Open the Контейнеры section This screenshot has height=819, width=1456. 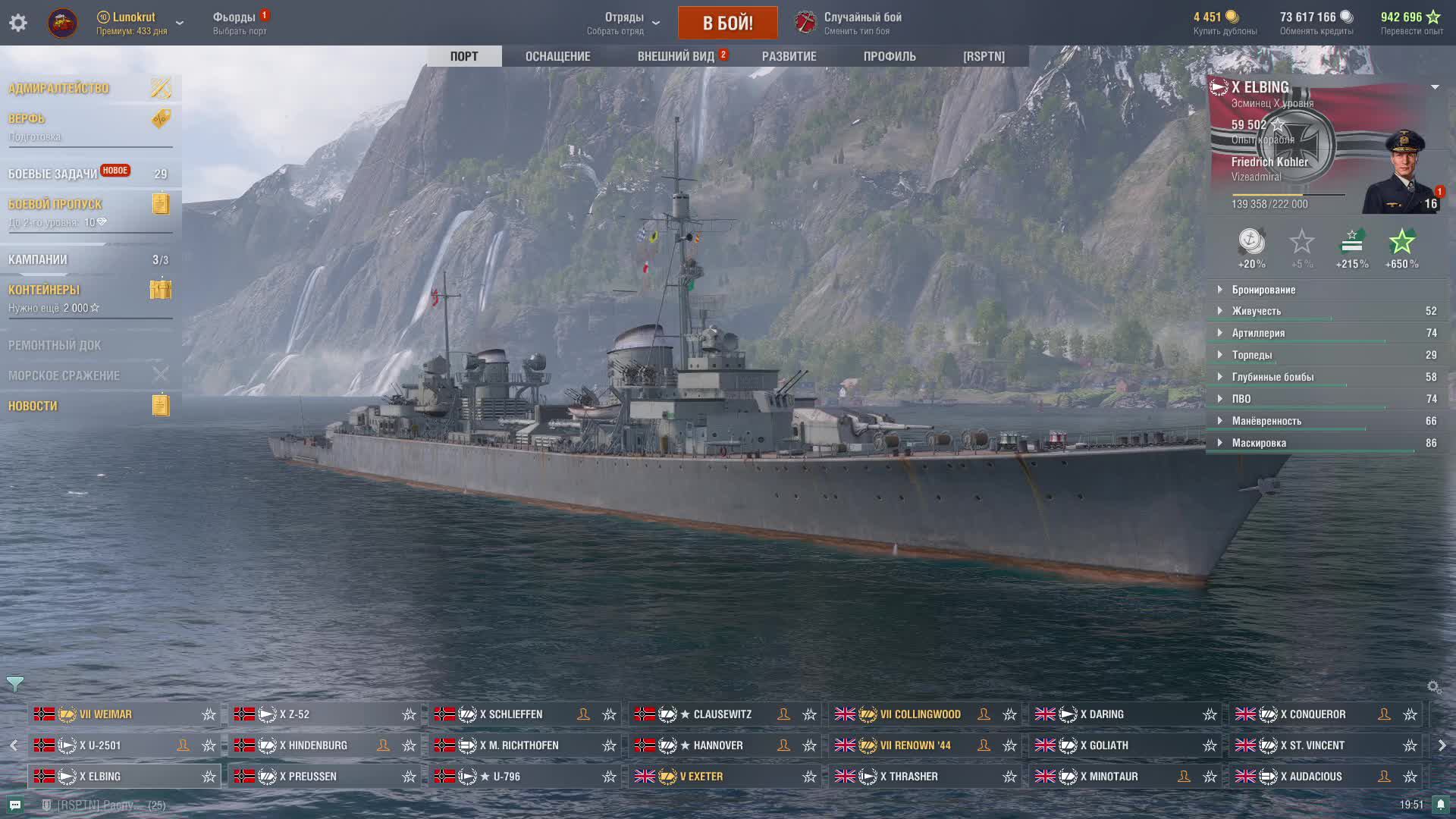point(44,290)
